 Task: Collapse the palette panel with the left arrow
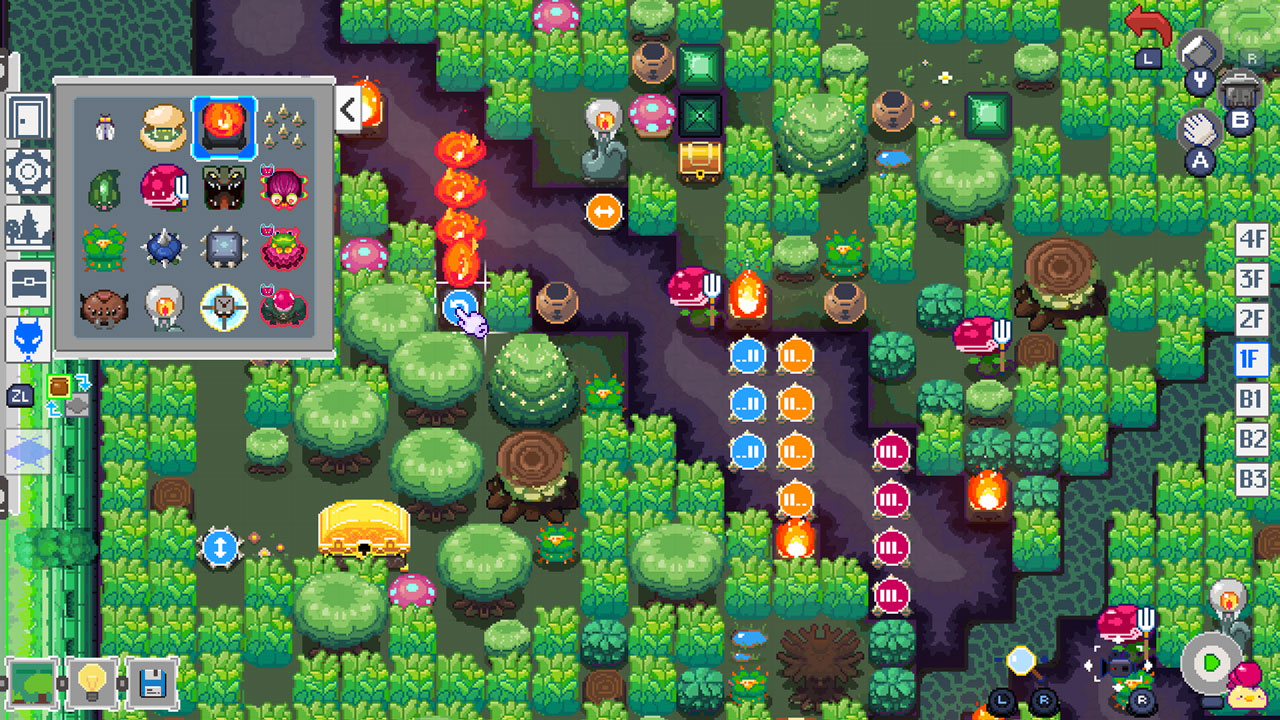tap(348, 110)
